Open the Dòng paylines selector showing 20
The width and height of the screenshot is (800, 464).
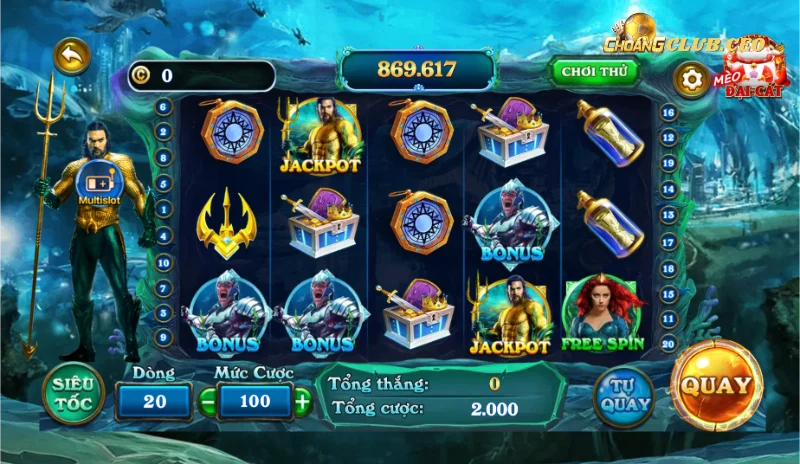pos(154,401)
